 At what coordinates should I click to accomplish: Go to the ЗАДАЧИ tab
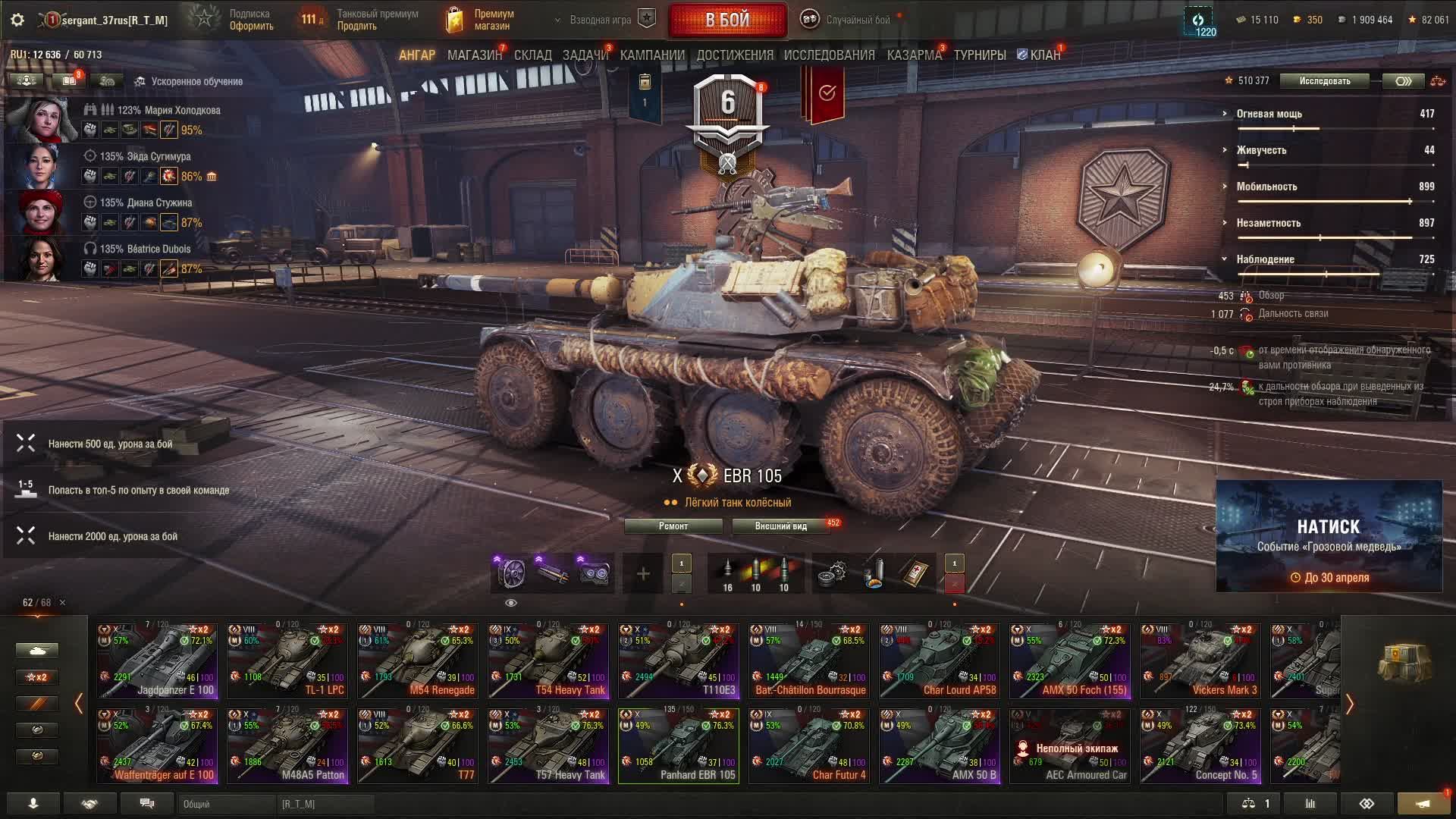pos(585,55)
